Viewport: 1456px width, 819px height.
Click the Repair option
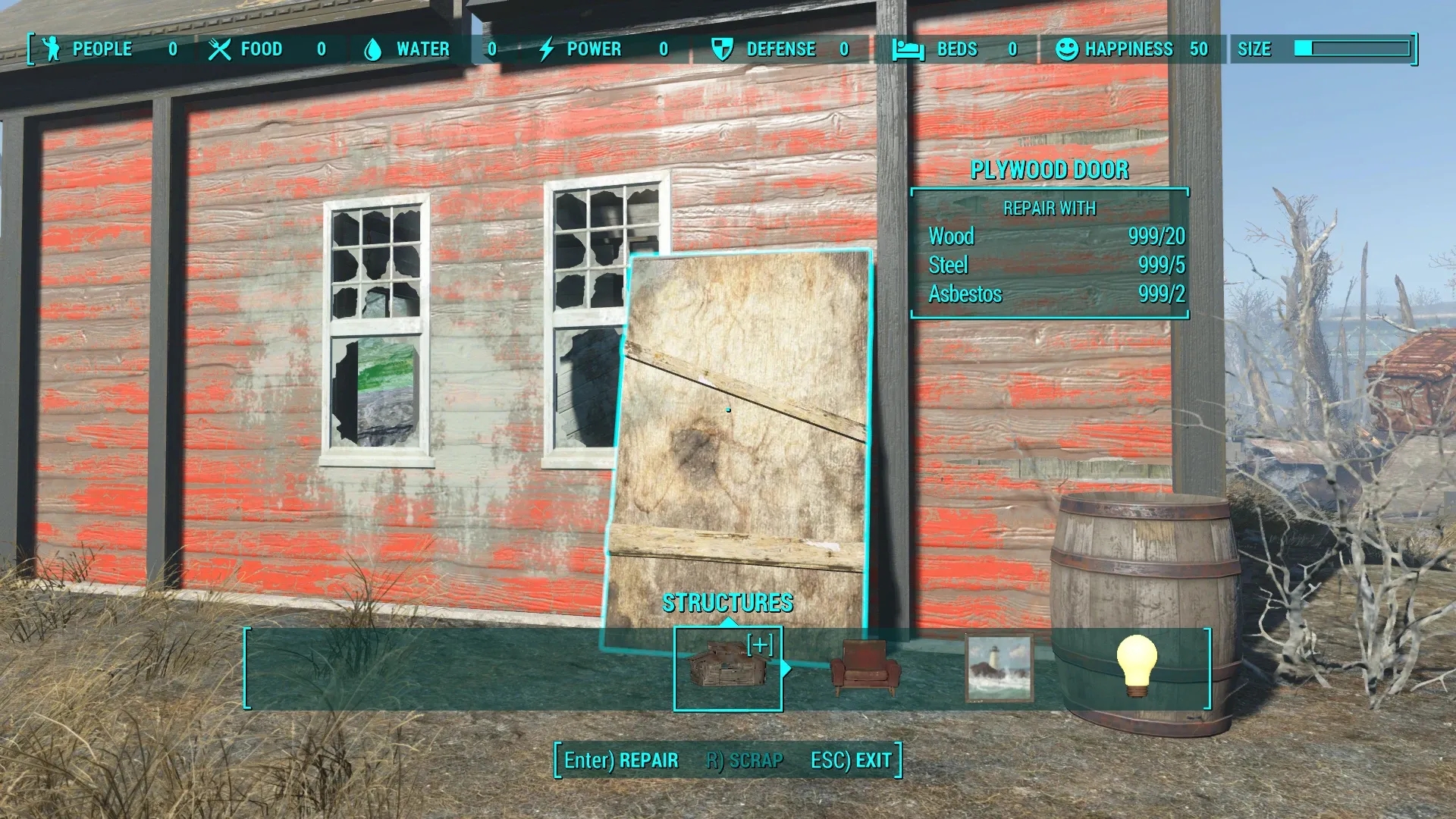tap(621, 760)
